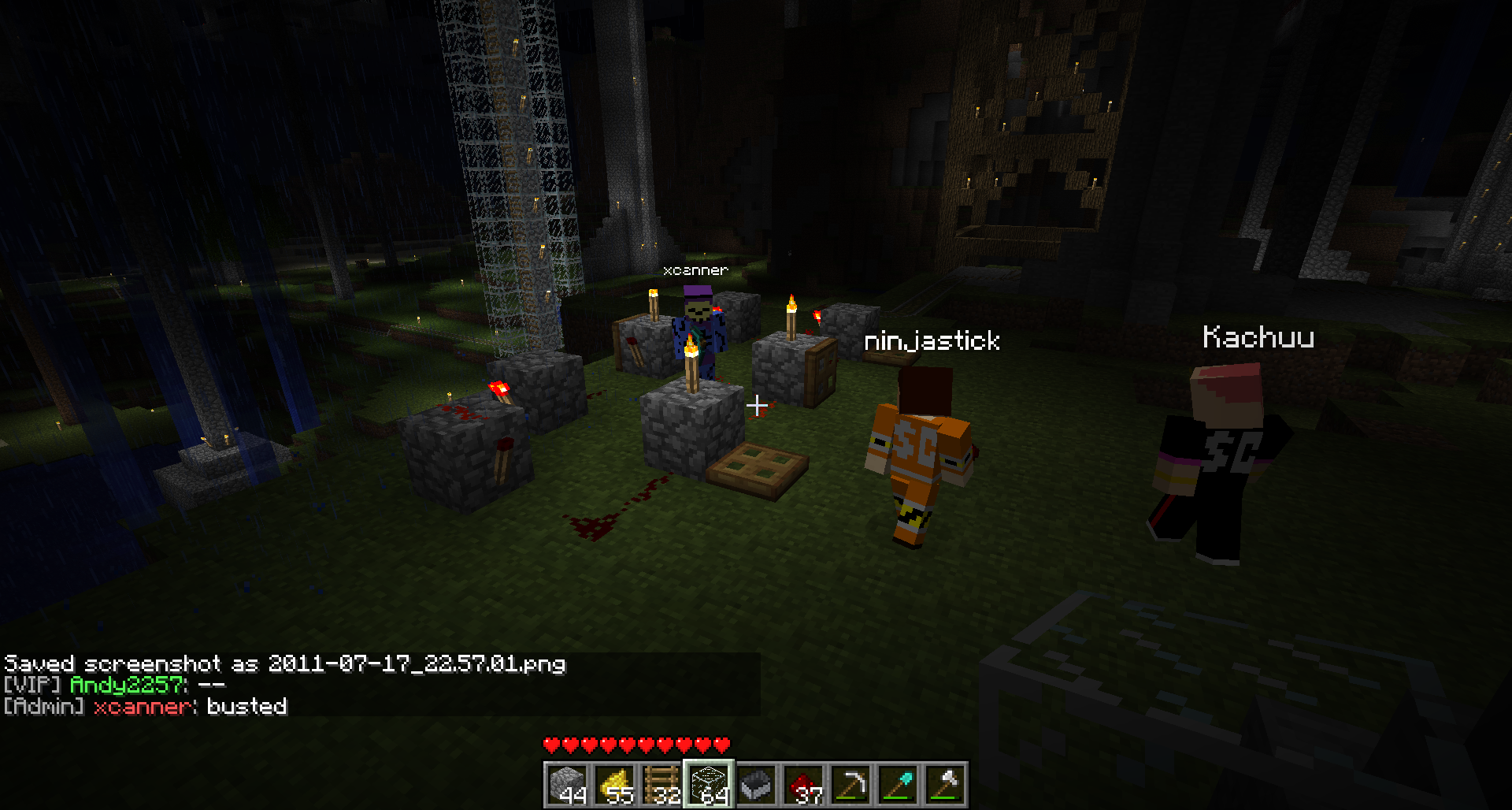Choose the ladder stack in the hotbar
1512x810 pixels.
tap(661, 784)
